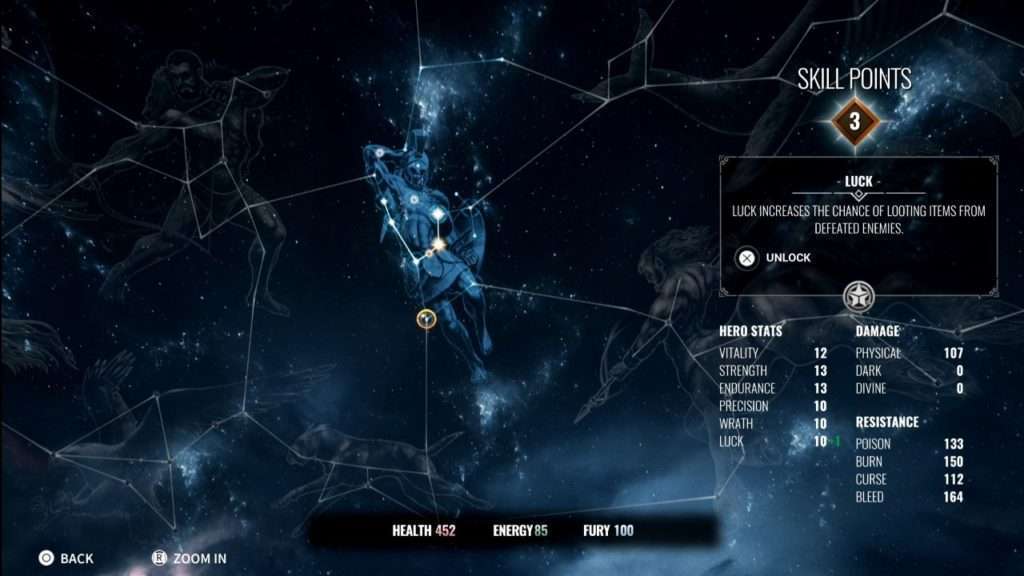Select the brightest glowing star node on the warrior
1024x576 pixels.
(438, 243)
